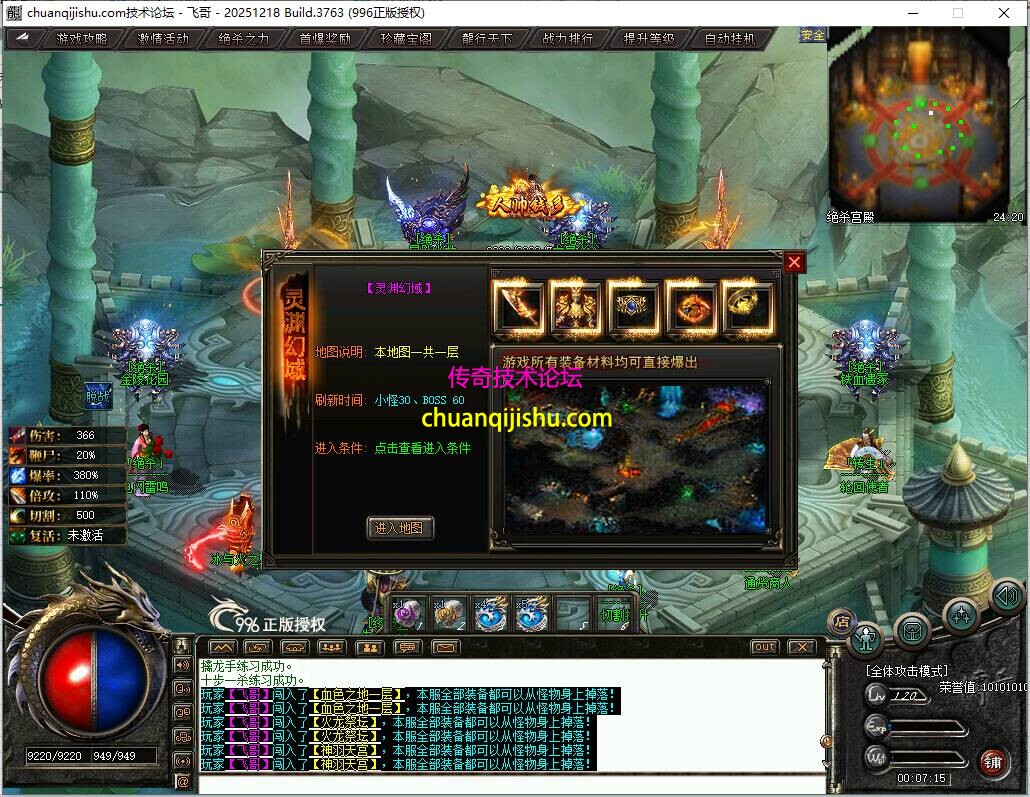Select the golden armor reward icon

[x=575, y=306]
